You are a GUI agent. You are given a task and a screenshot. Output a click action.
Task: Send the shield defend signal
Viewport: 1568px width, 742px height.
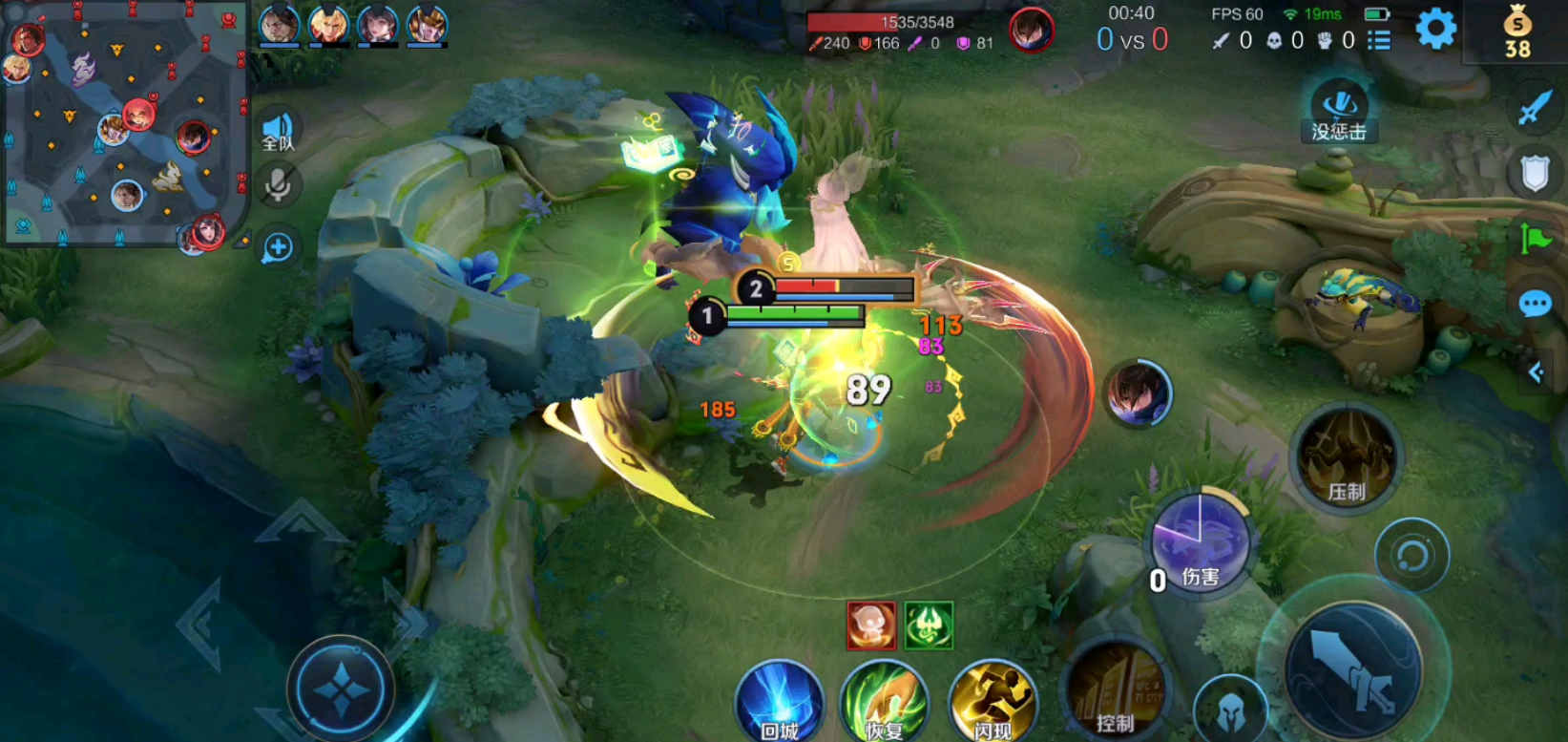point(1535,174)
